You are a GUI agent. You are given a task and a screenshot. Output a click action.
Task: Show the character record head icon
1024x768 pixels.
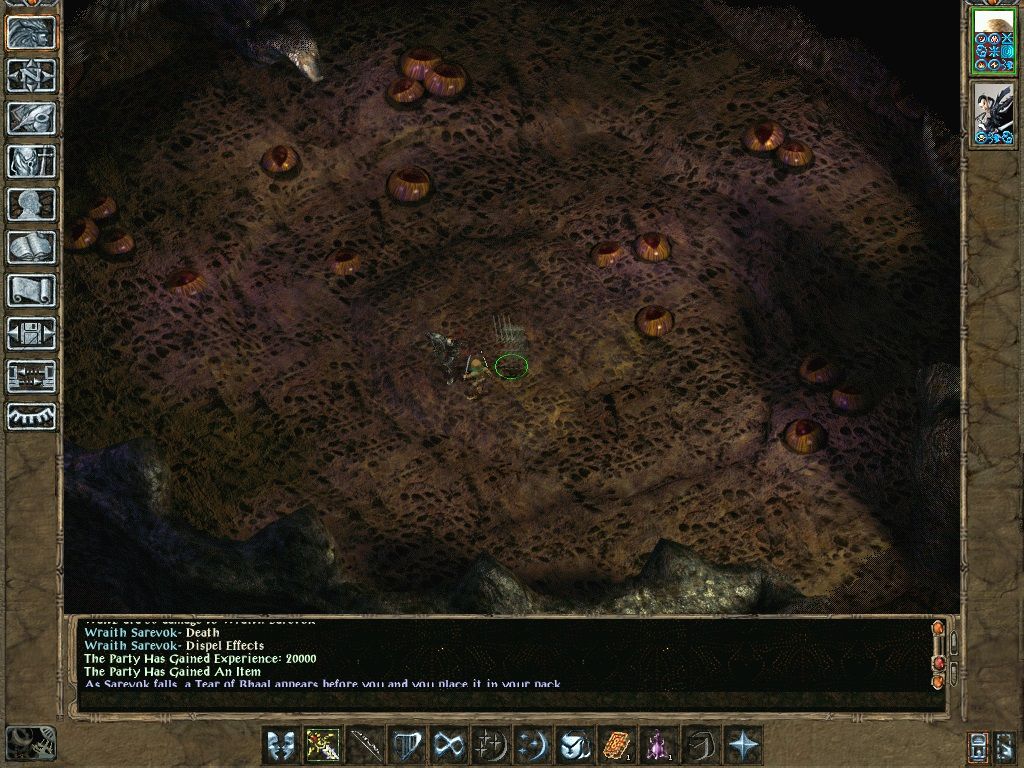click(31, 204)
